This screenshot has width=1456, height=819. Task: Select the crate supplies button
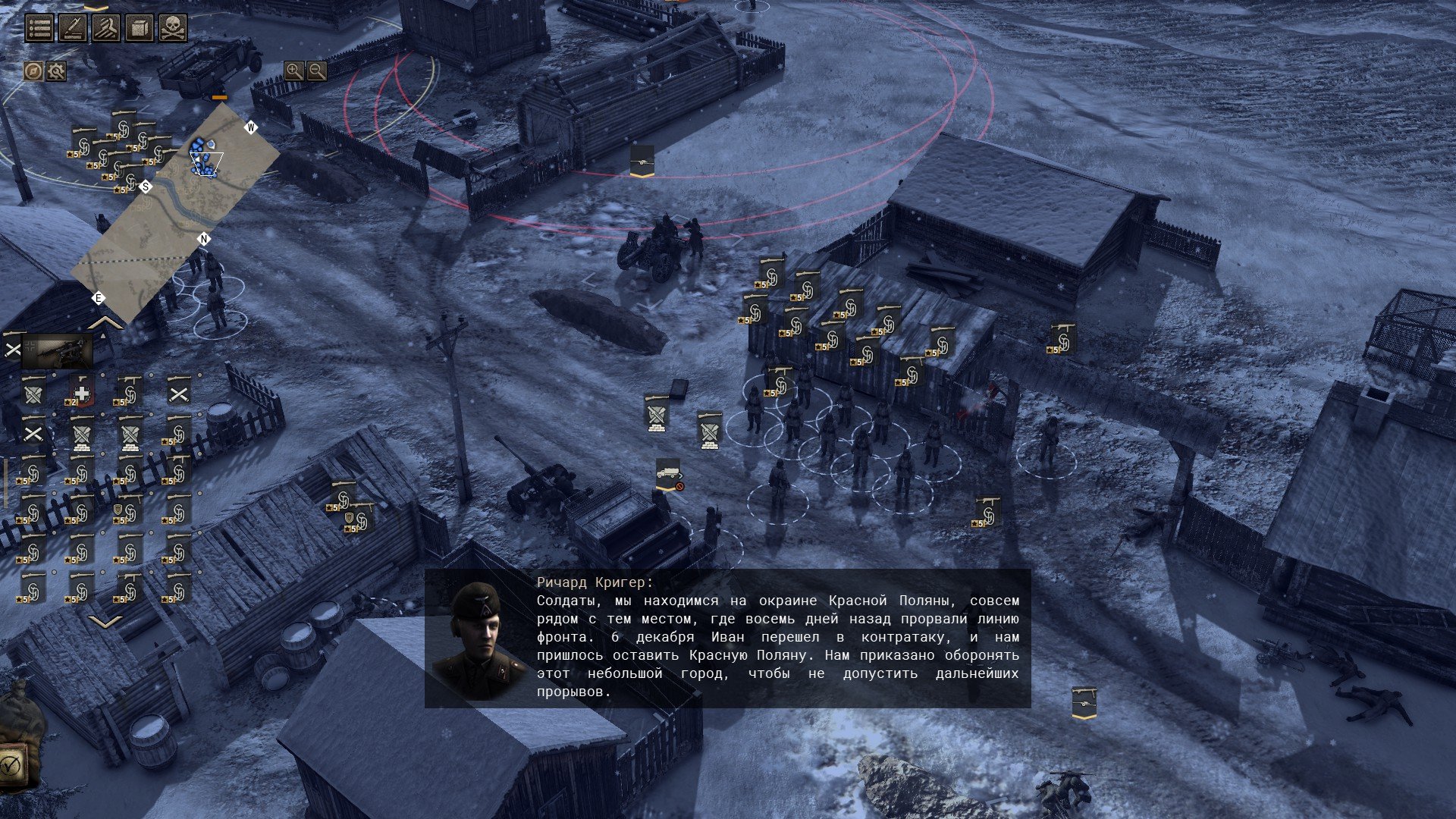(x=140, y=28)
